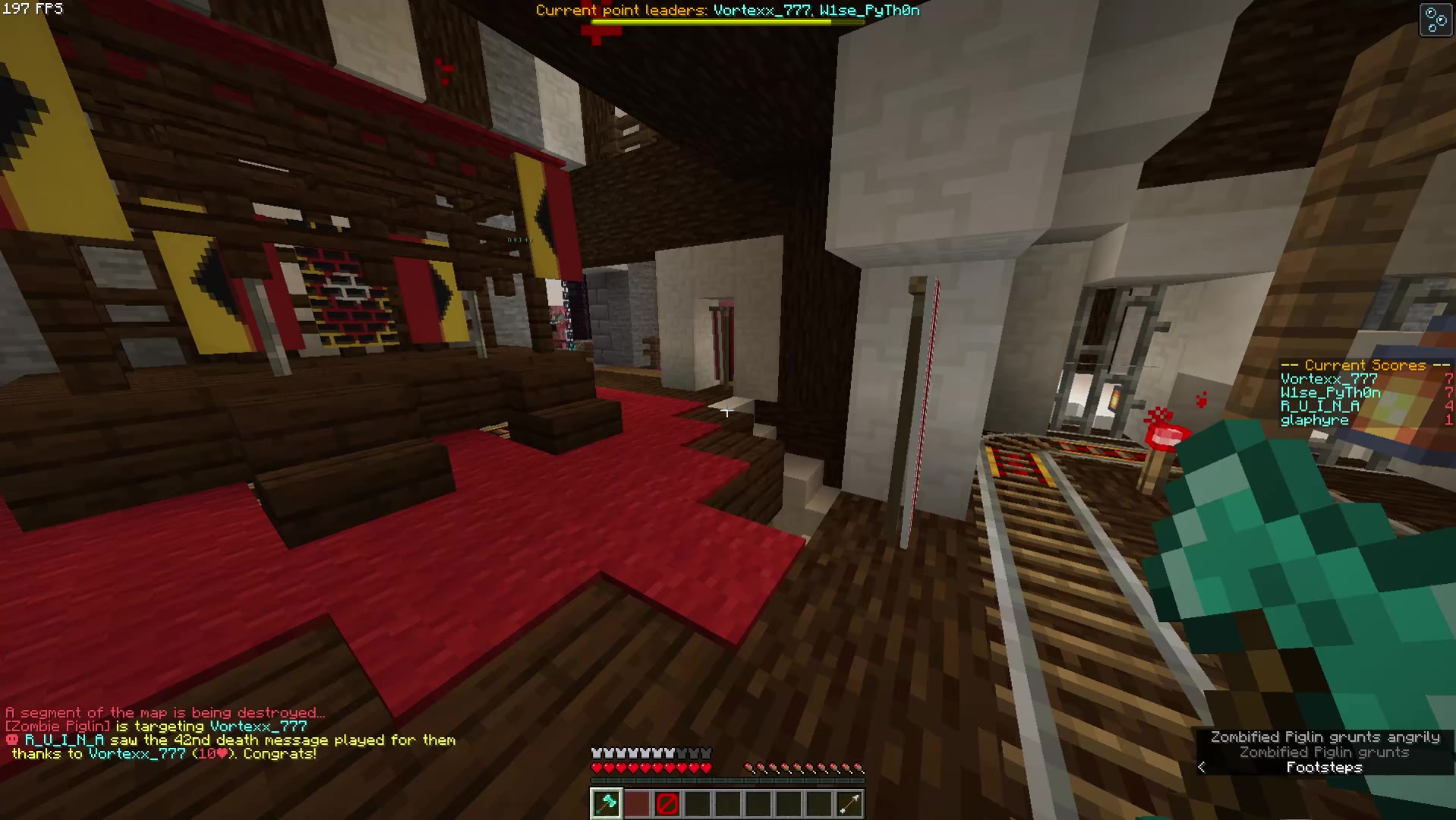Click the empty middle hotbar slot
The height and width of the screenshot is (820, 1456).
pyautogui.click(x=727, y=803)
